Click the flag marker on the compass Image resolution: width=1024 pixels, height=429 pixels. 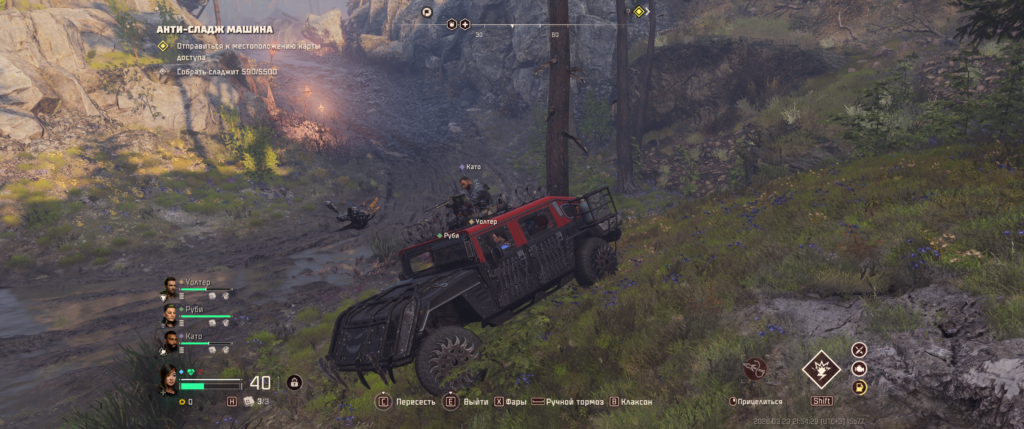click(x=427, y=12)
